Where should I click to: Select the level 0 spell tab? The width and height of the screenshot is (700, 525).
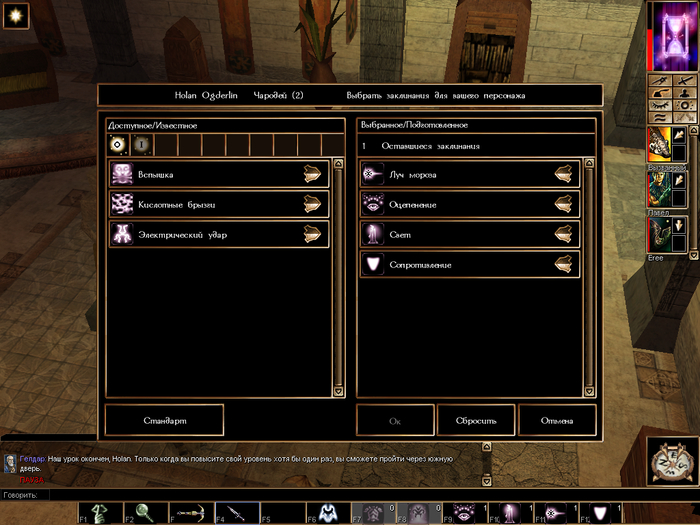tap(118, 145)
